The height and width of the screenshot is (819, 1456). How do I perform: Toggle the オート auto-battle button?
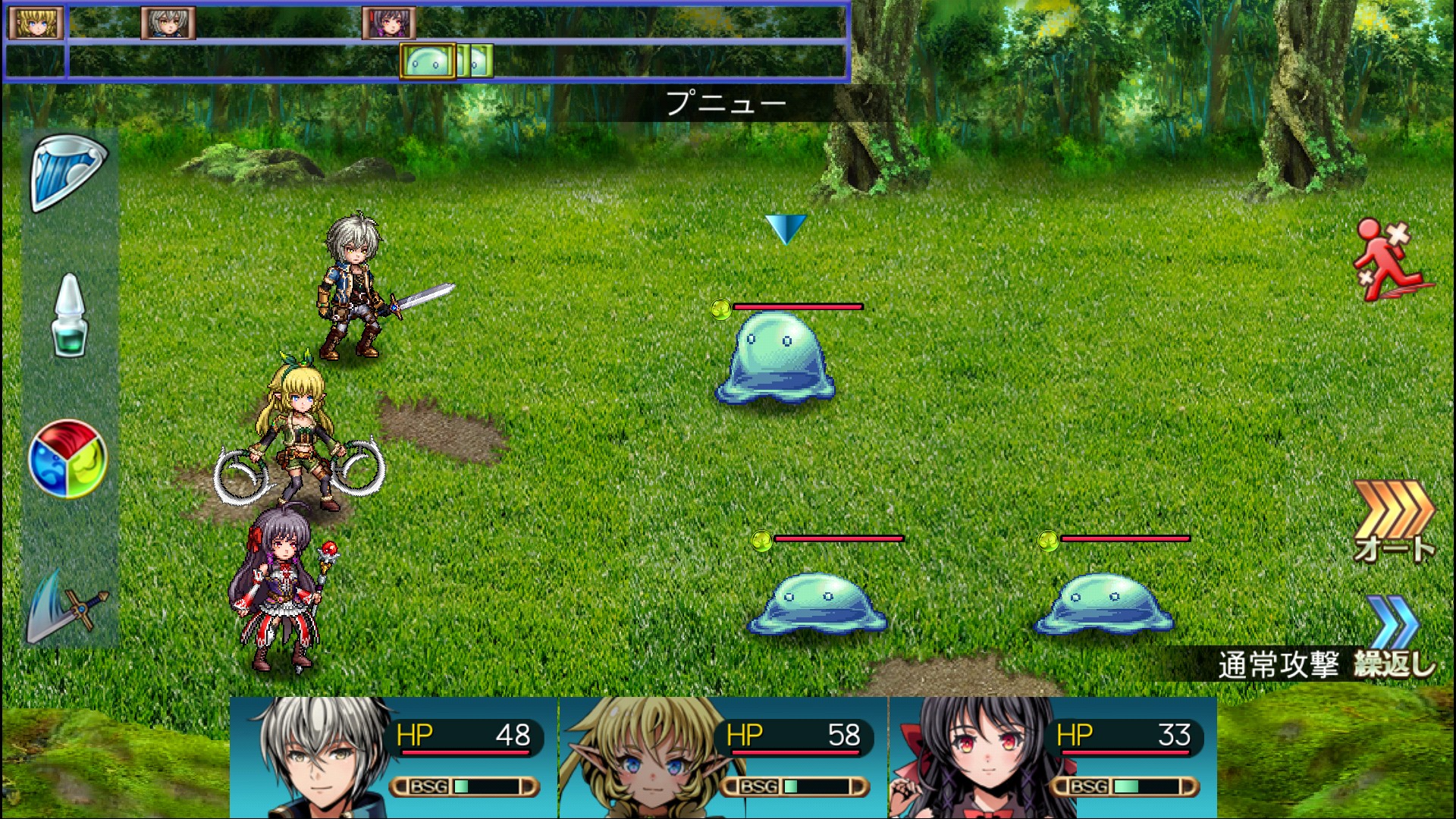1394,522
